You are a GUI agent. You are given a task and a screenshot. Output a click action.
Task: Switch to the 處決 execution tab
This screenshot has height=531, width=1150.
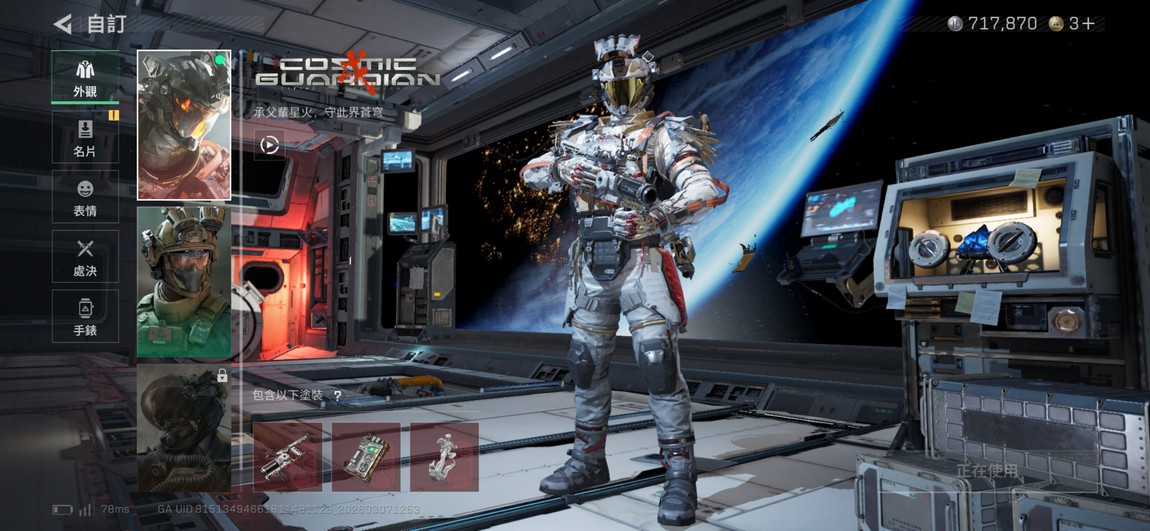[85, 256]
